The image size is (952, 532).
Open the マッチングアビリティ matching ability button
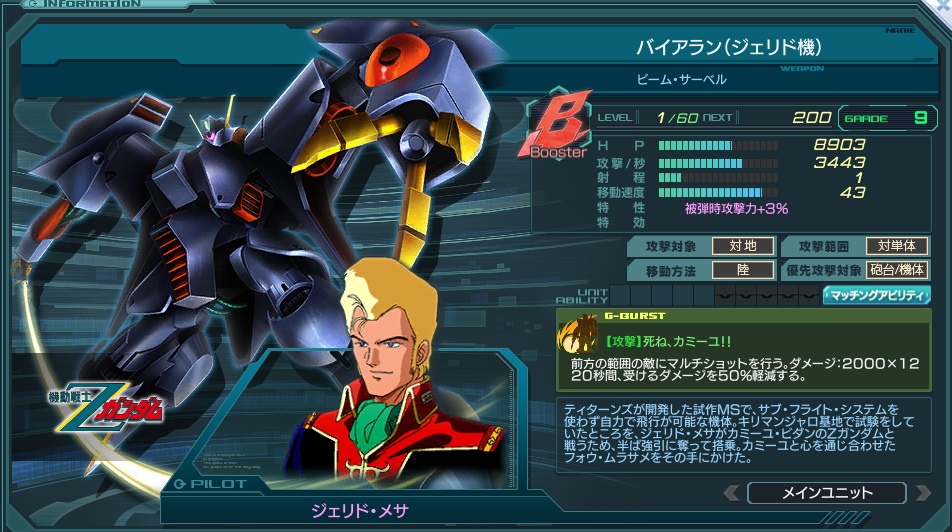[876, 295]
